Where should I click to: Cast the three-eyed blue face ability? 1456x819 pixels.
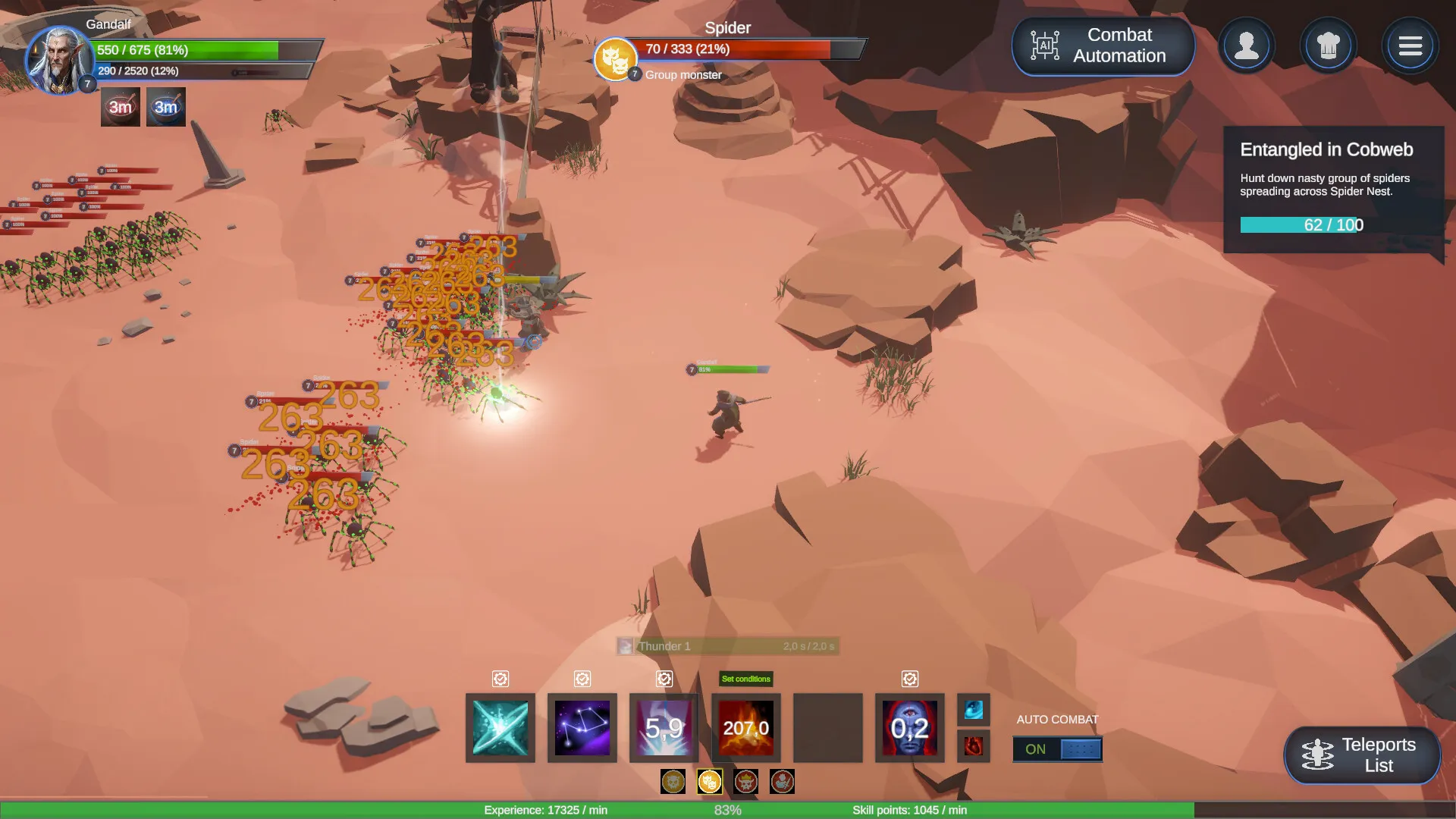[910, 728]
